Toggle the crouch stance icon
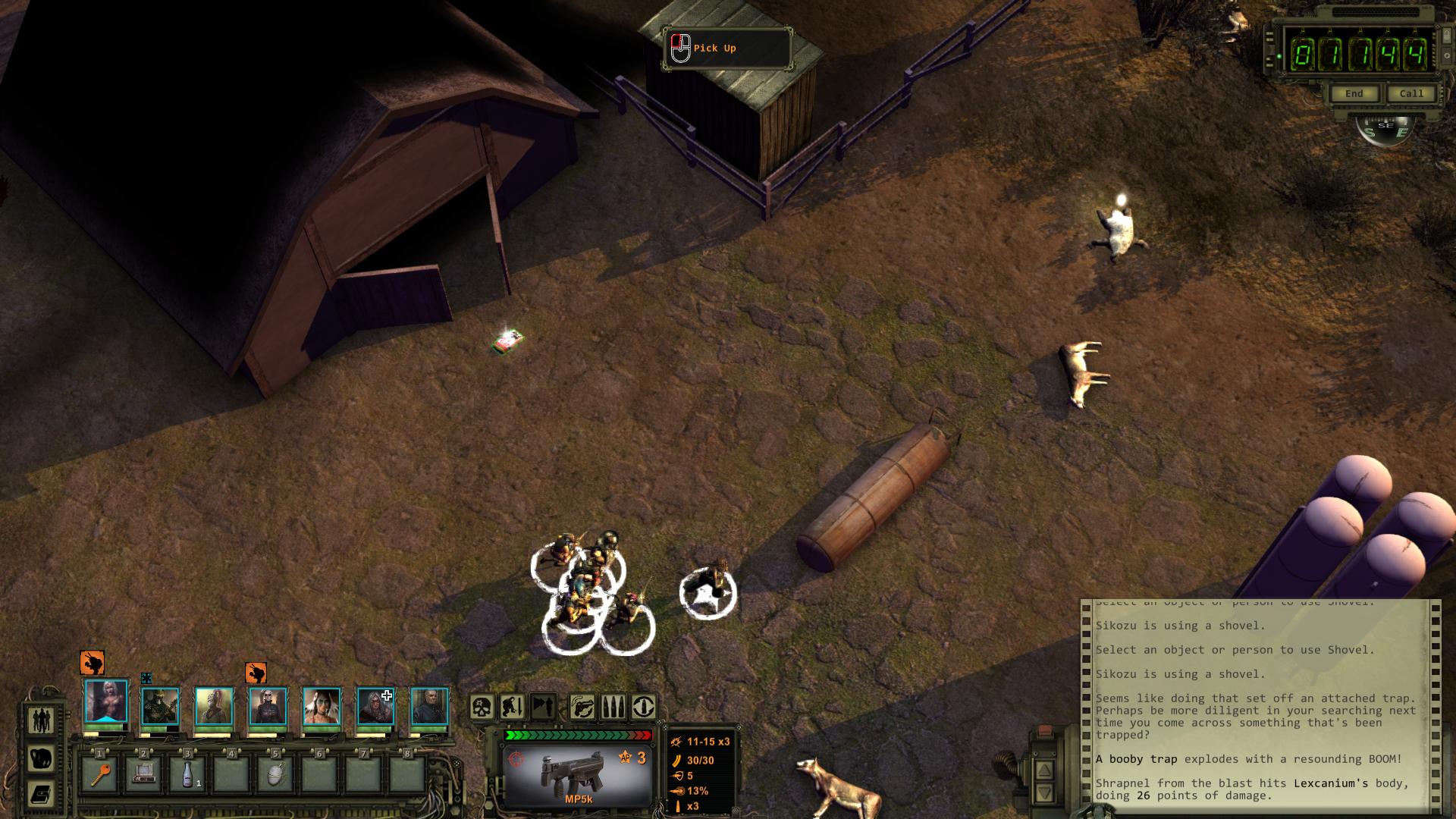Image resolution: width=1456 pixels, height=819 pixels. click(x=512, y=707)
